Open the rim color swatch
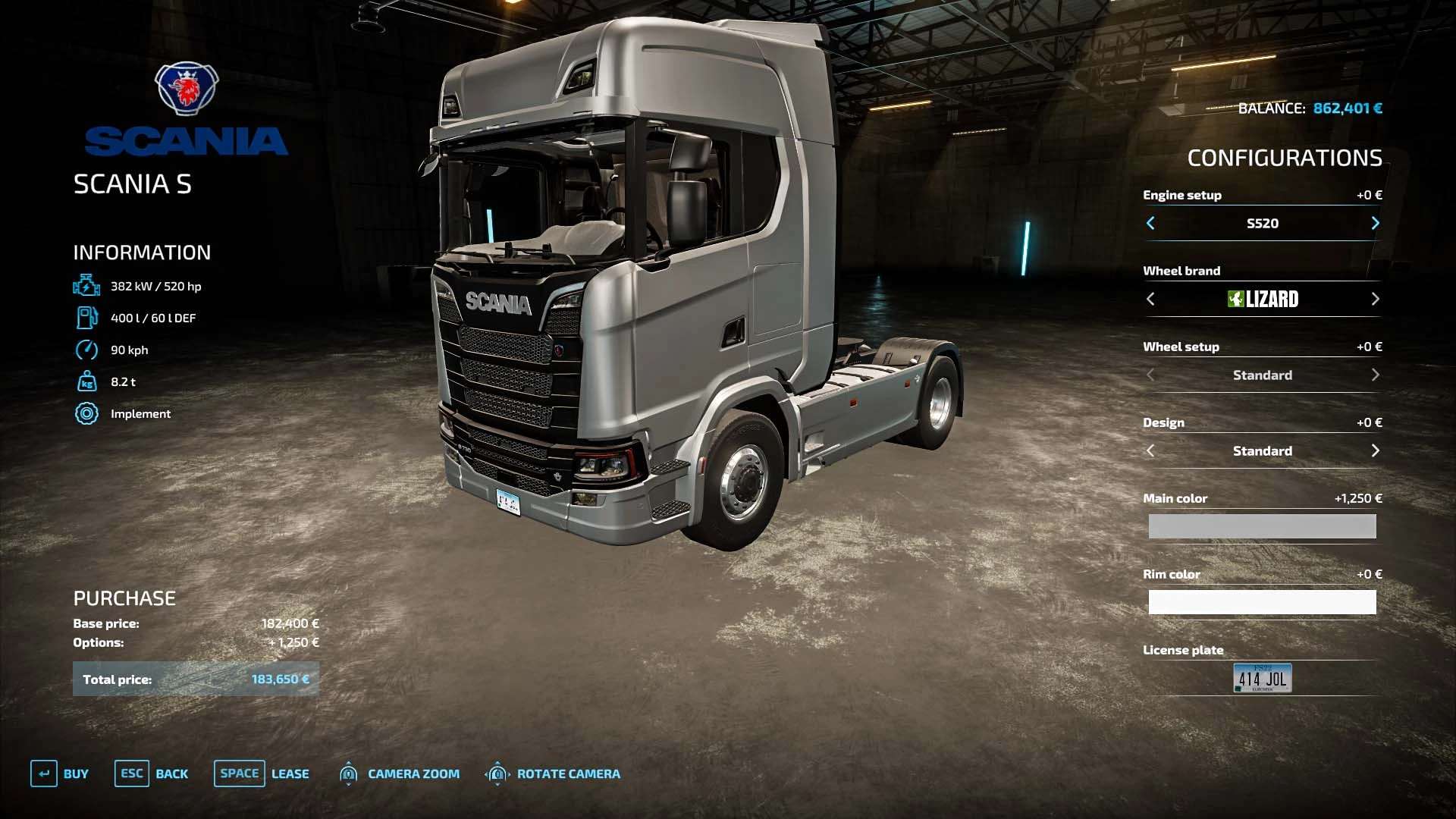 [x=1262, y=602]
